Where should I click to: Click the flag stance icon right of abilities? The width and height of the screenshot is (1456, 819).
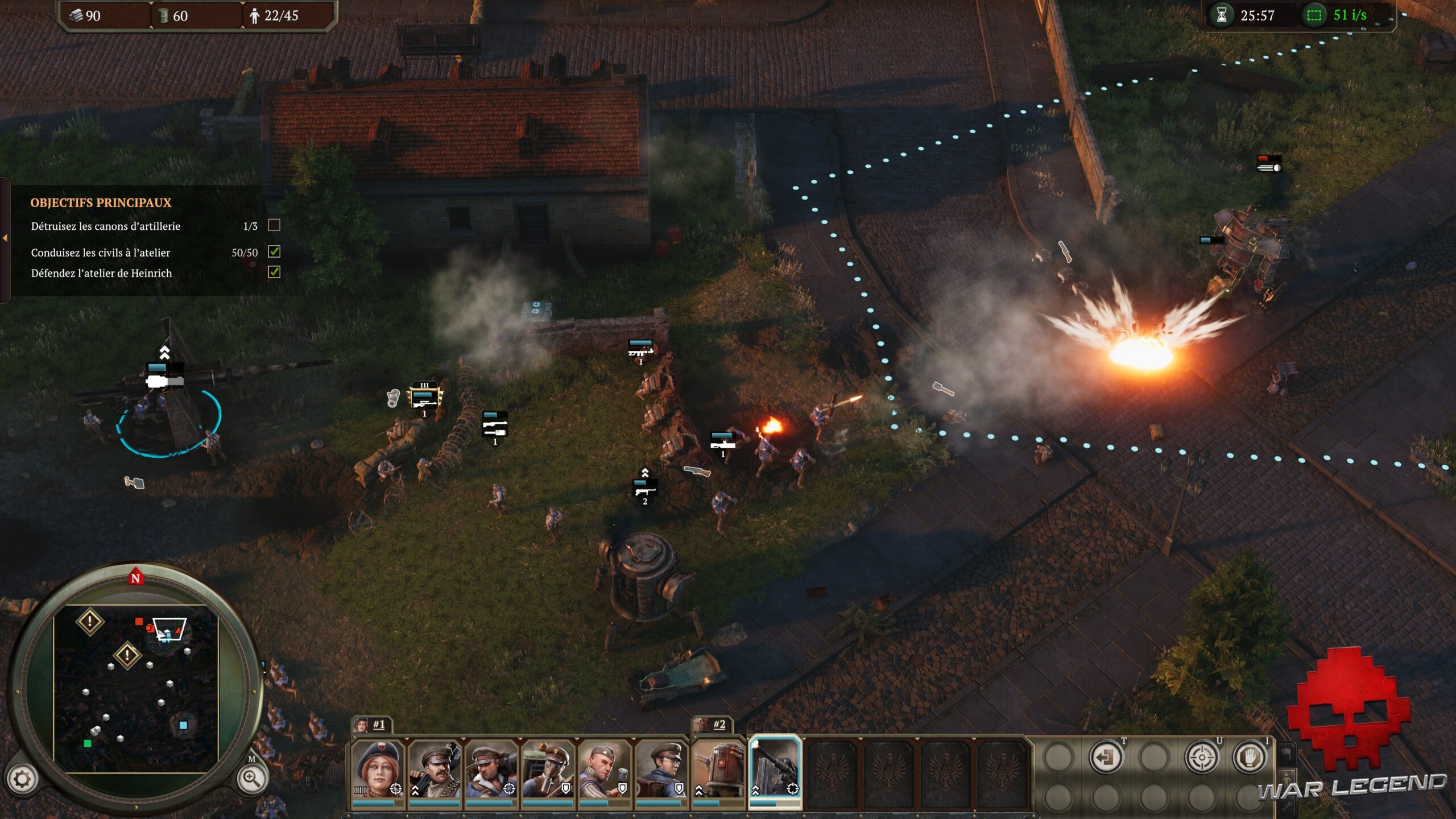tap(1287, 754)
